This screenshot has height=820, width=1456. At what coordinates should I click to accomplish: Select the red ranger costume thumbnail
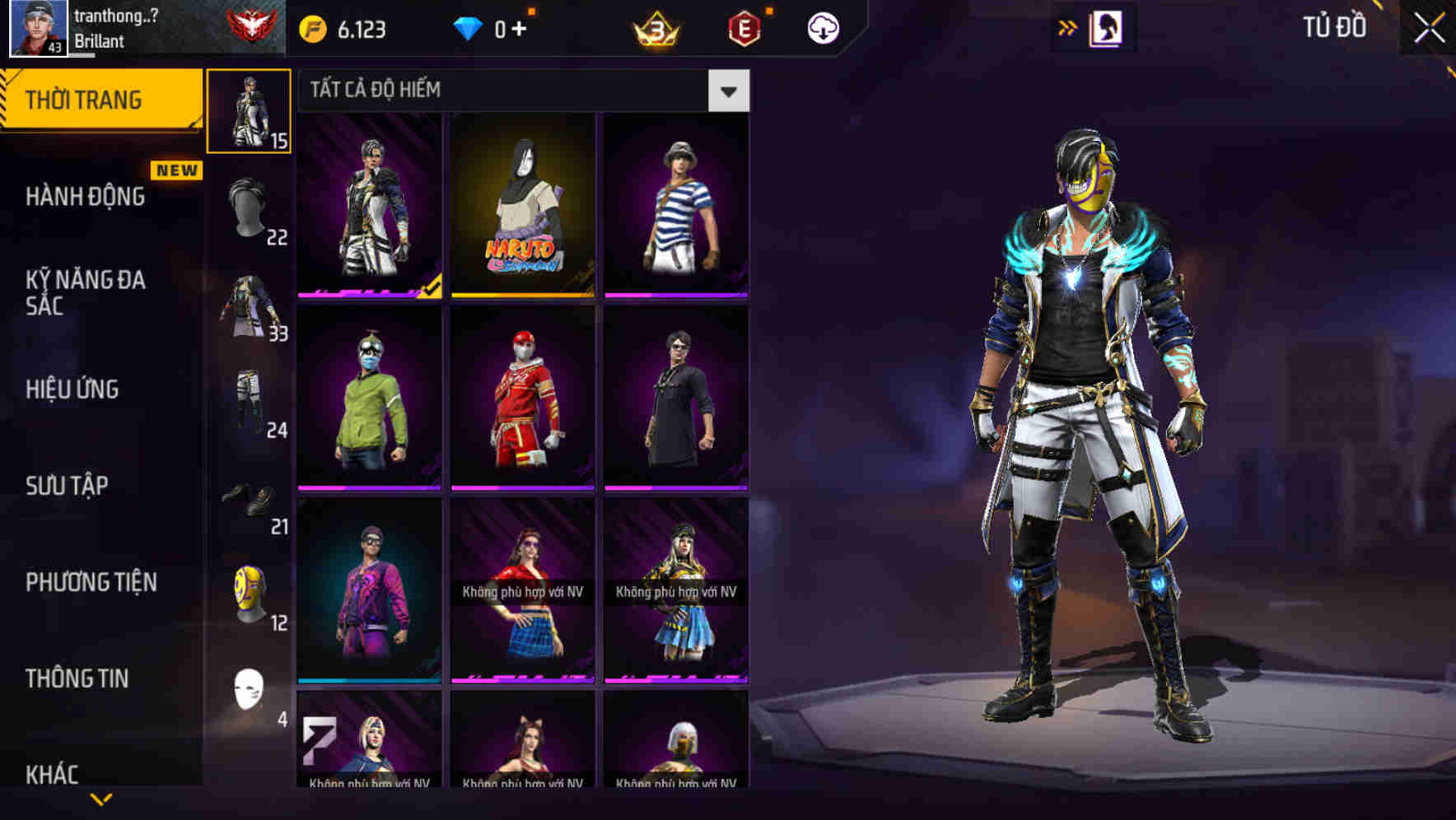(x=523, y=405)
